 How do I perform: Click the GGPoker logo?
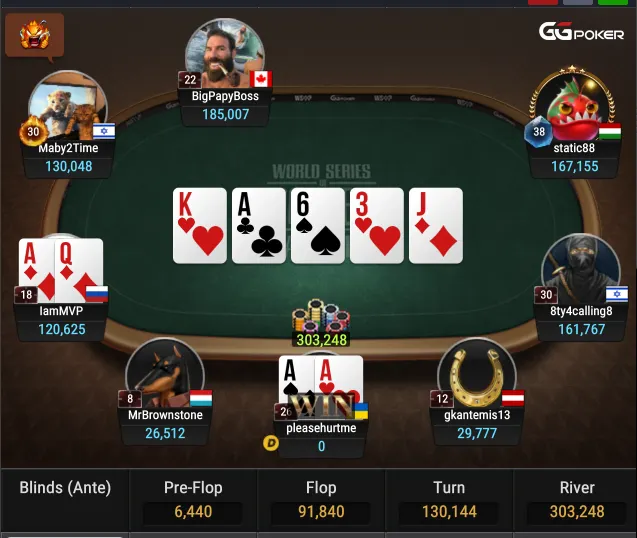582,32
